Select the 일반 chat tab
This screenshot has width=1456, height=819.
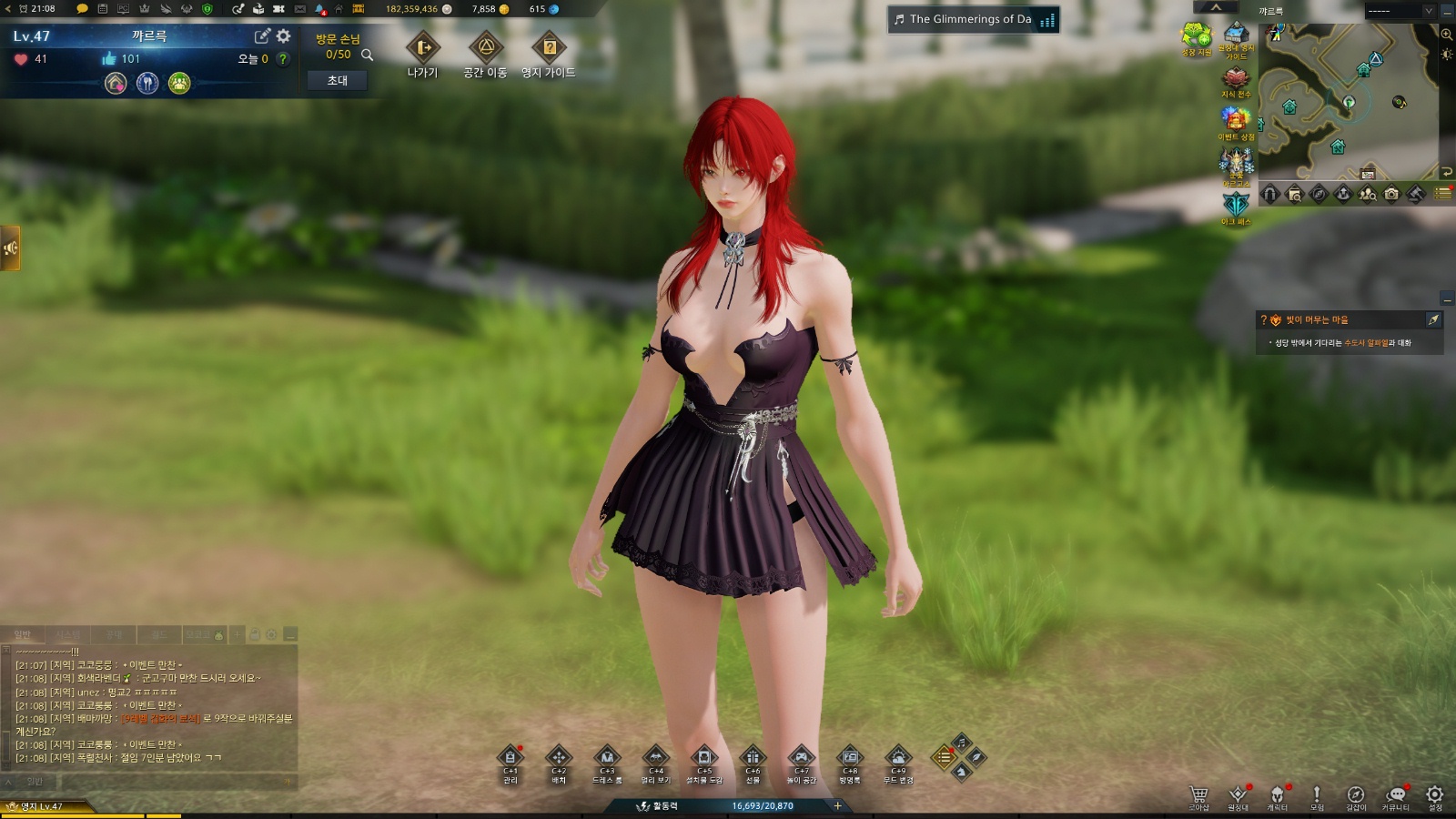(23, 634)
